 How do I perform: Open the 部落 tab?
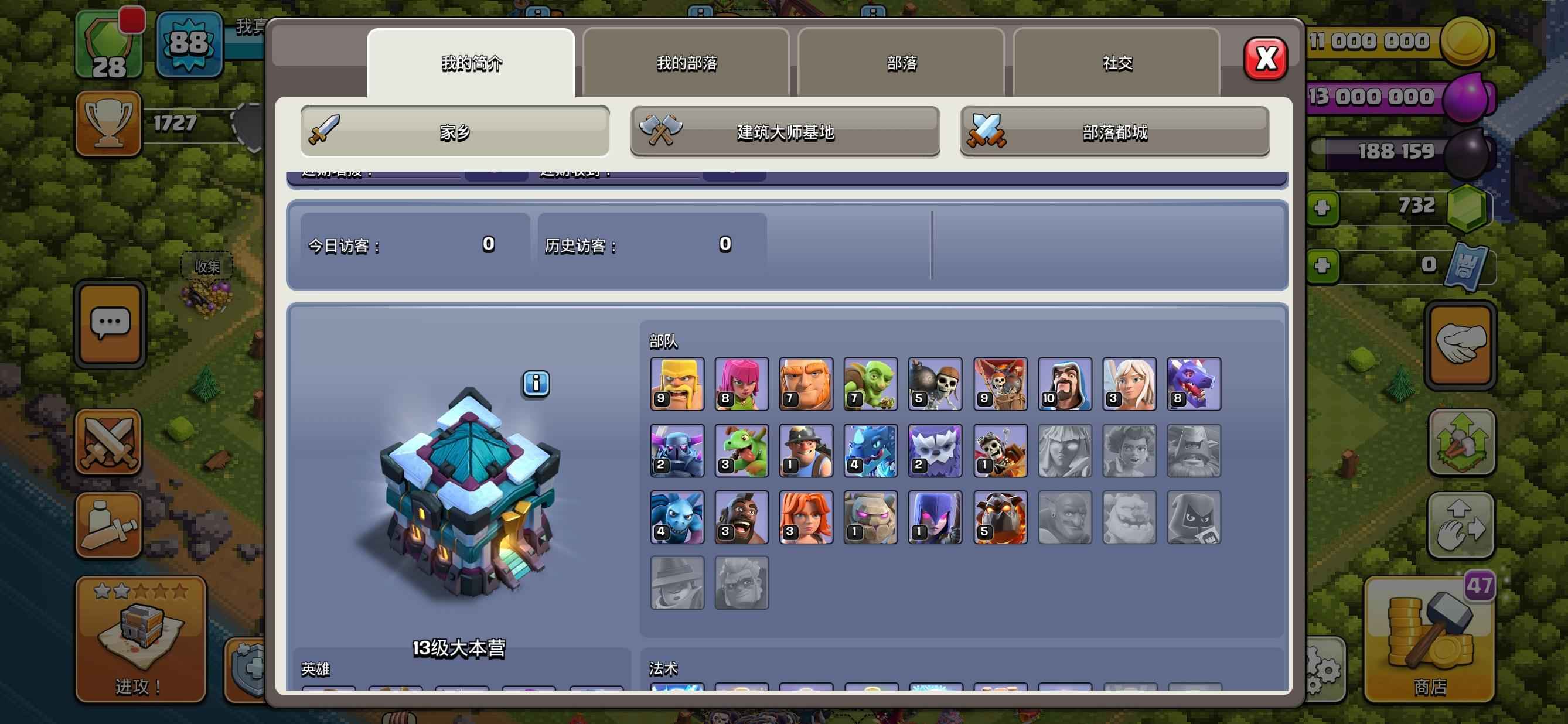click(x=901, y=63)
